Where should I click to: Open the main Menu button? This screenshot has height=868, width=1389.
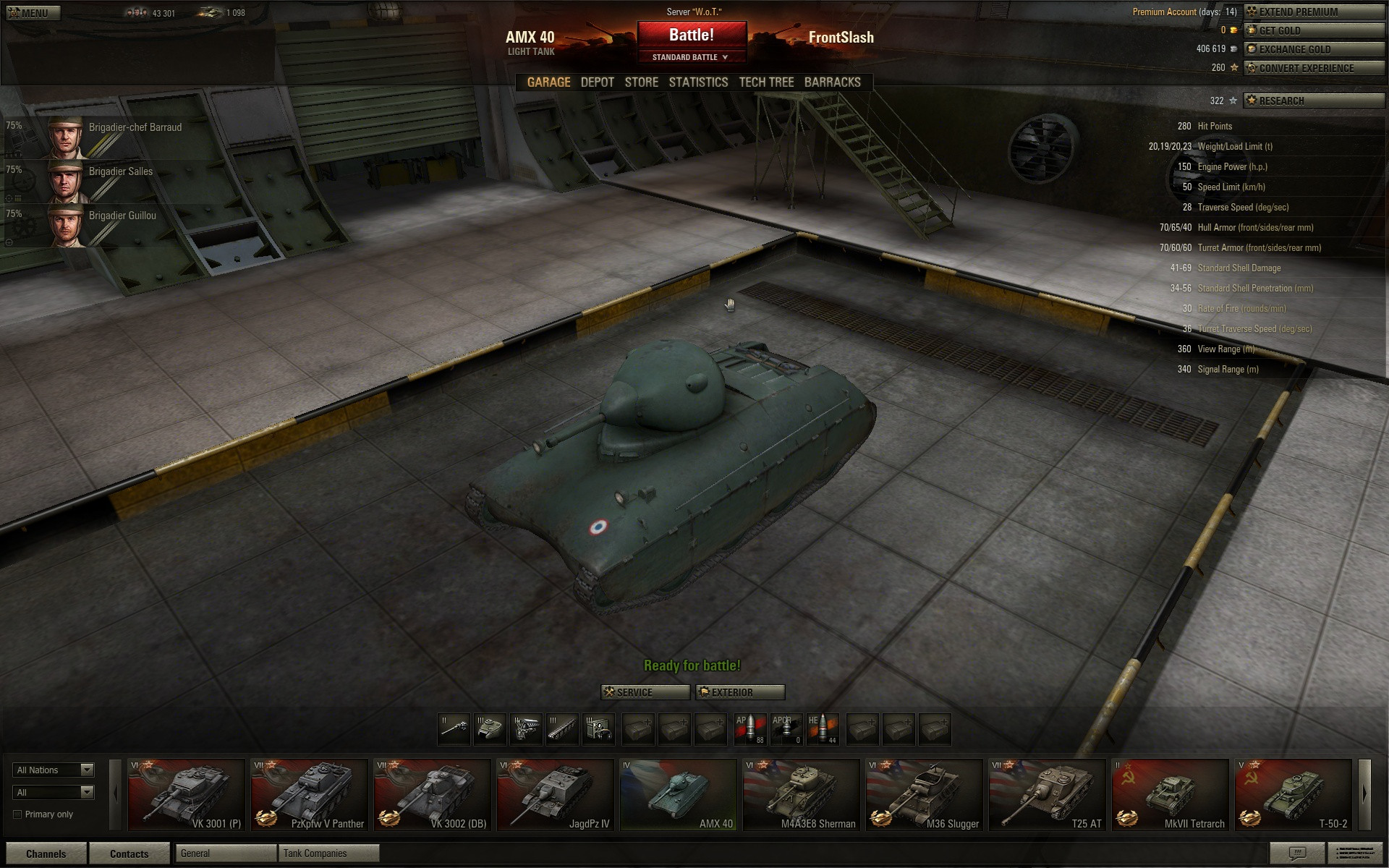click(x=33, y=13)
